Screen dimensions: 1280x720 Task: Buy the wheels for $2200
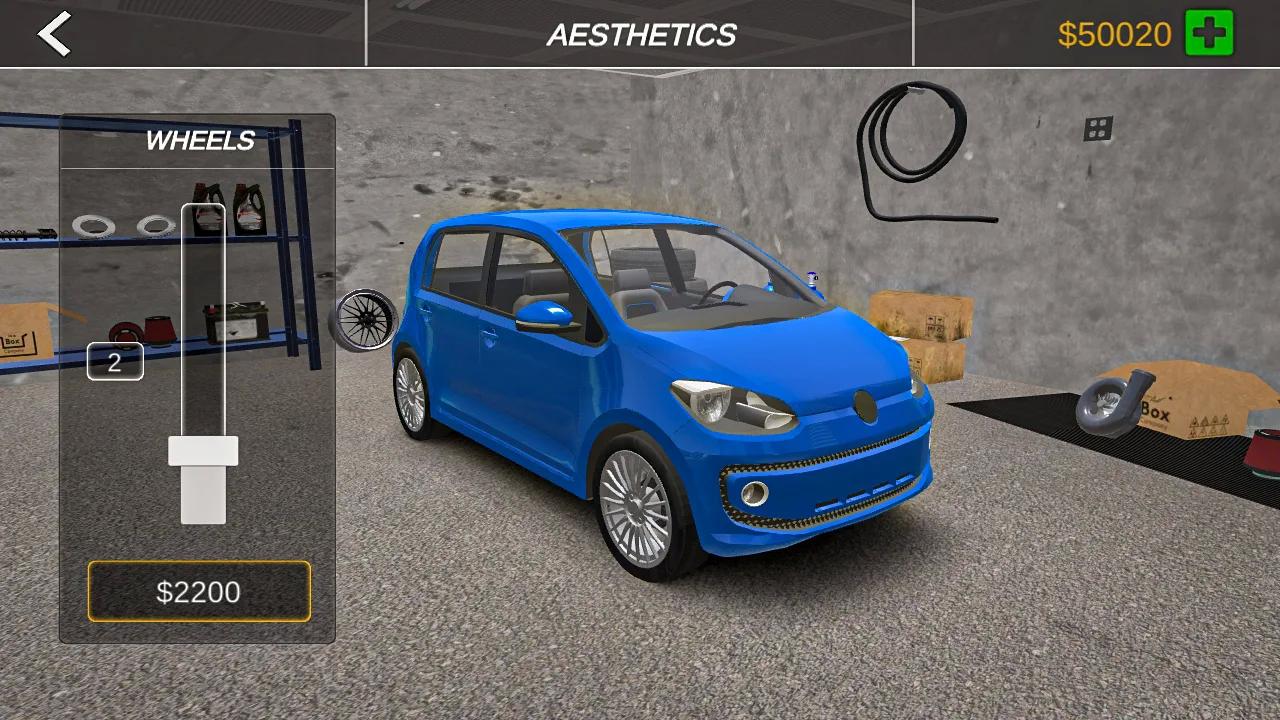pos(199,591)
